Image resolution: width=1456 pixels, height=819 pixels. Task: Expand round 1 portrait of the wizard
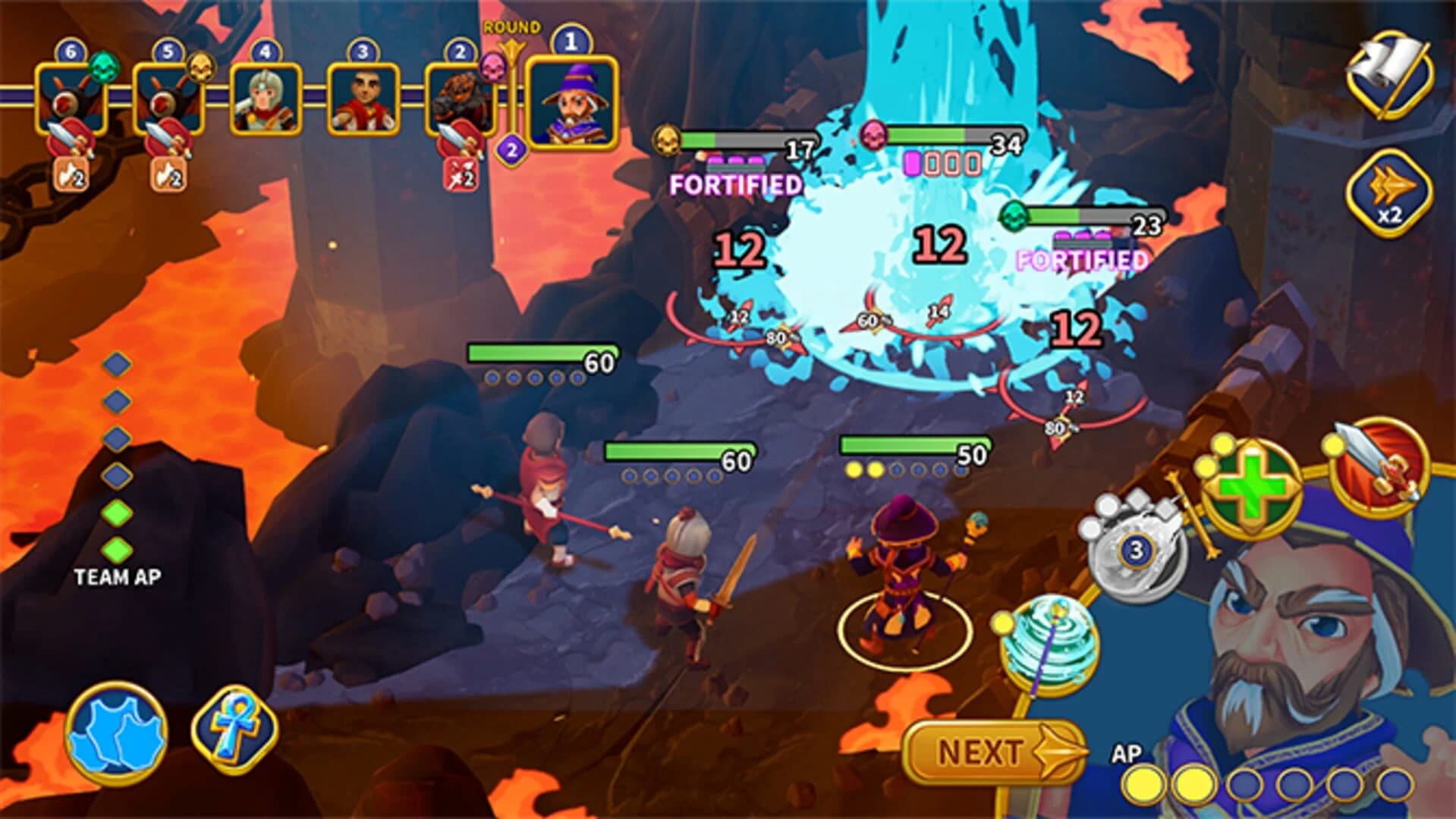pyautogui.click(x=571, y=101)
